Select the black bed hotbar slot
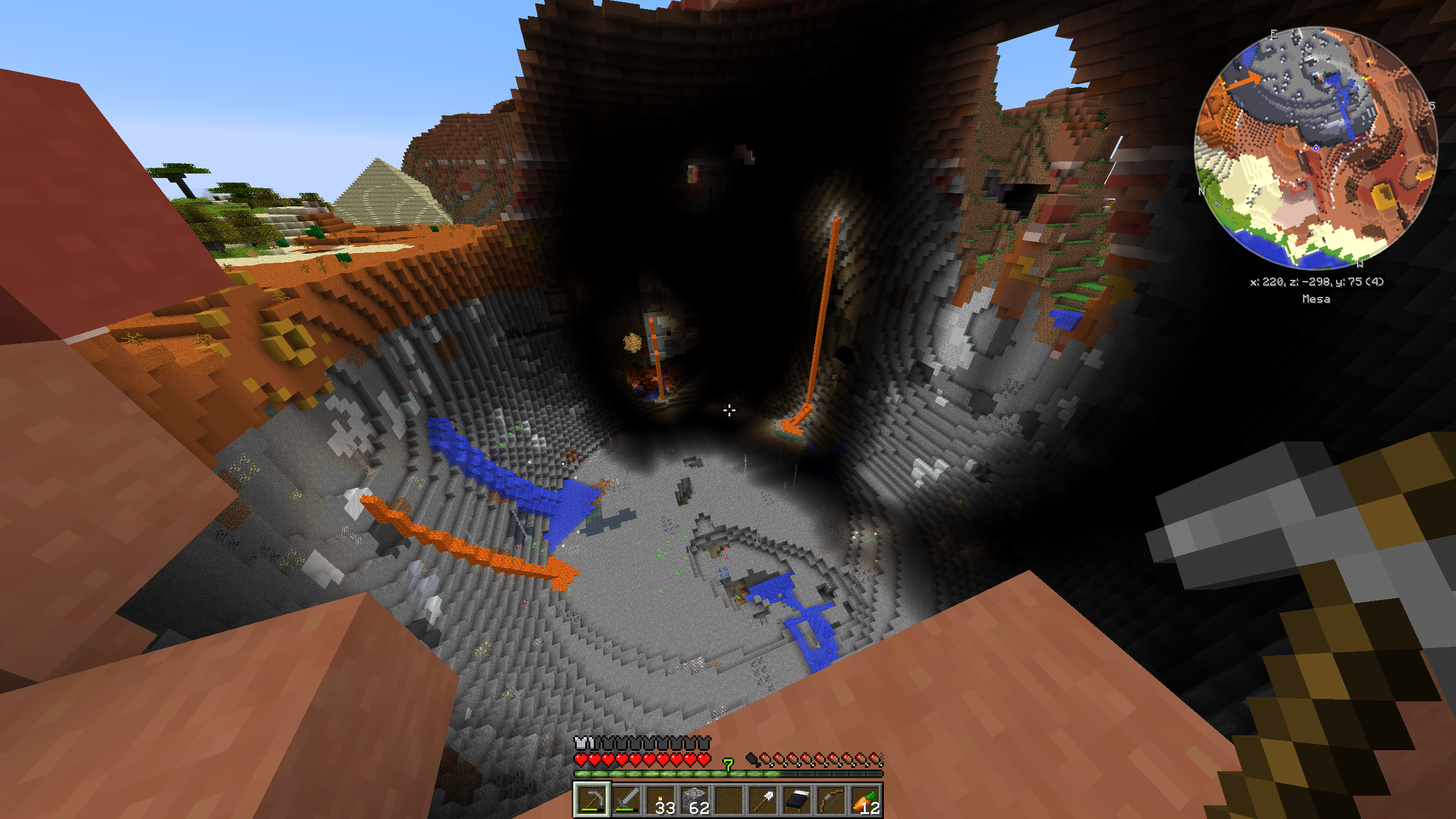This screenshot has width=1456, height=819. point(797,800)
